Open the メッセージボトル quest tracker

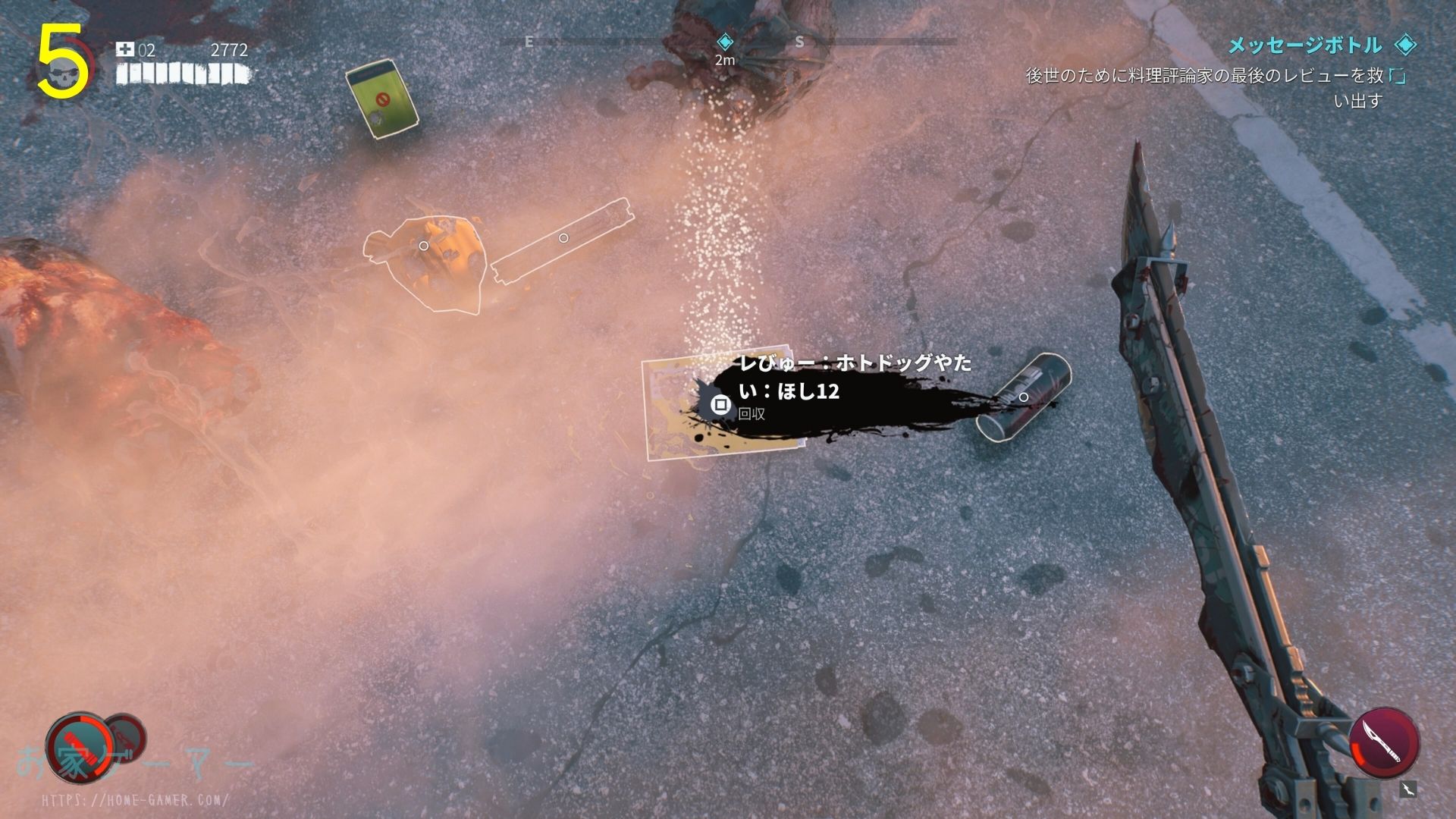pyautogui.click(x=1304, y=45)
